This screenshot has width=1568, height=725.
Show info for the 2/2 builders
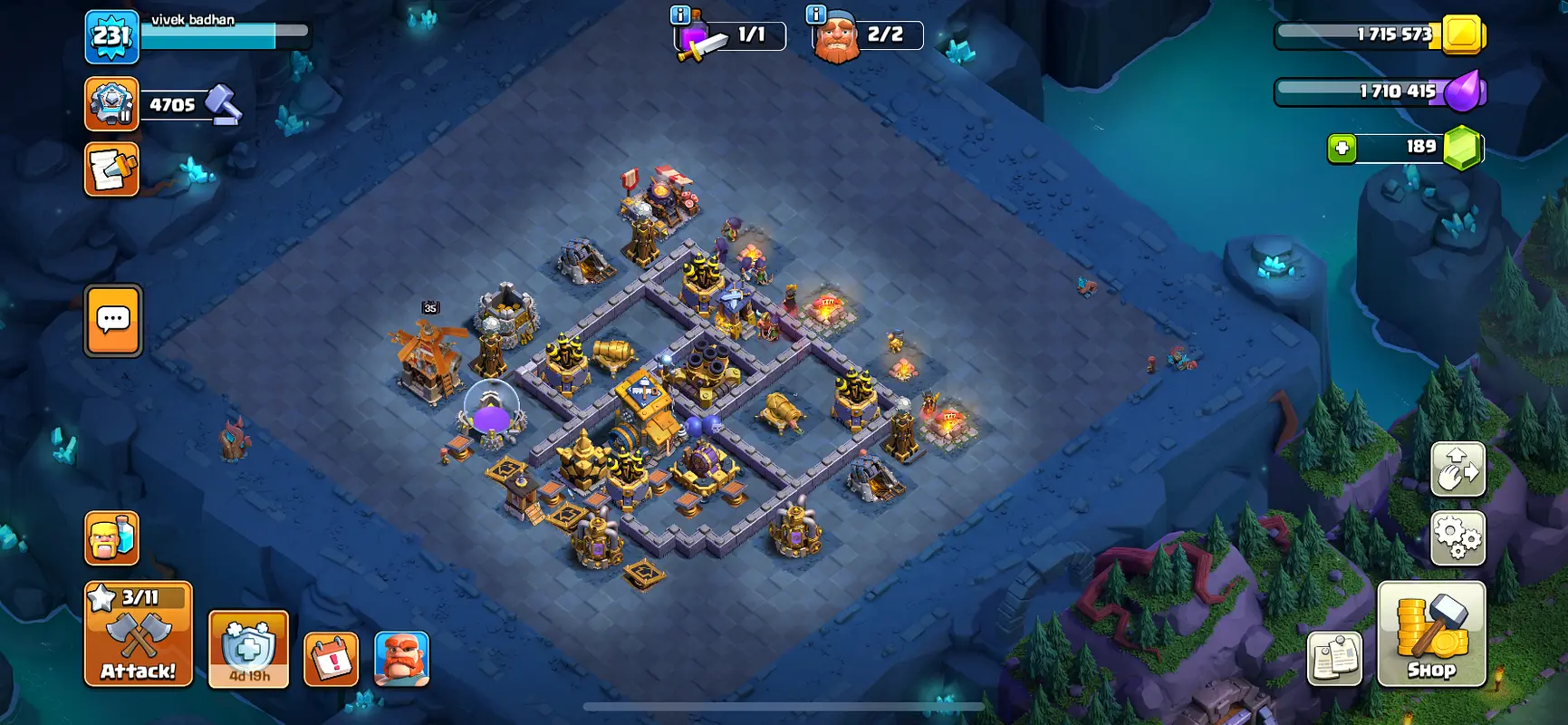tap(815, 14)
